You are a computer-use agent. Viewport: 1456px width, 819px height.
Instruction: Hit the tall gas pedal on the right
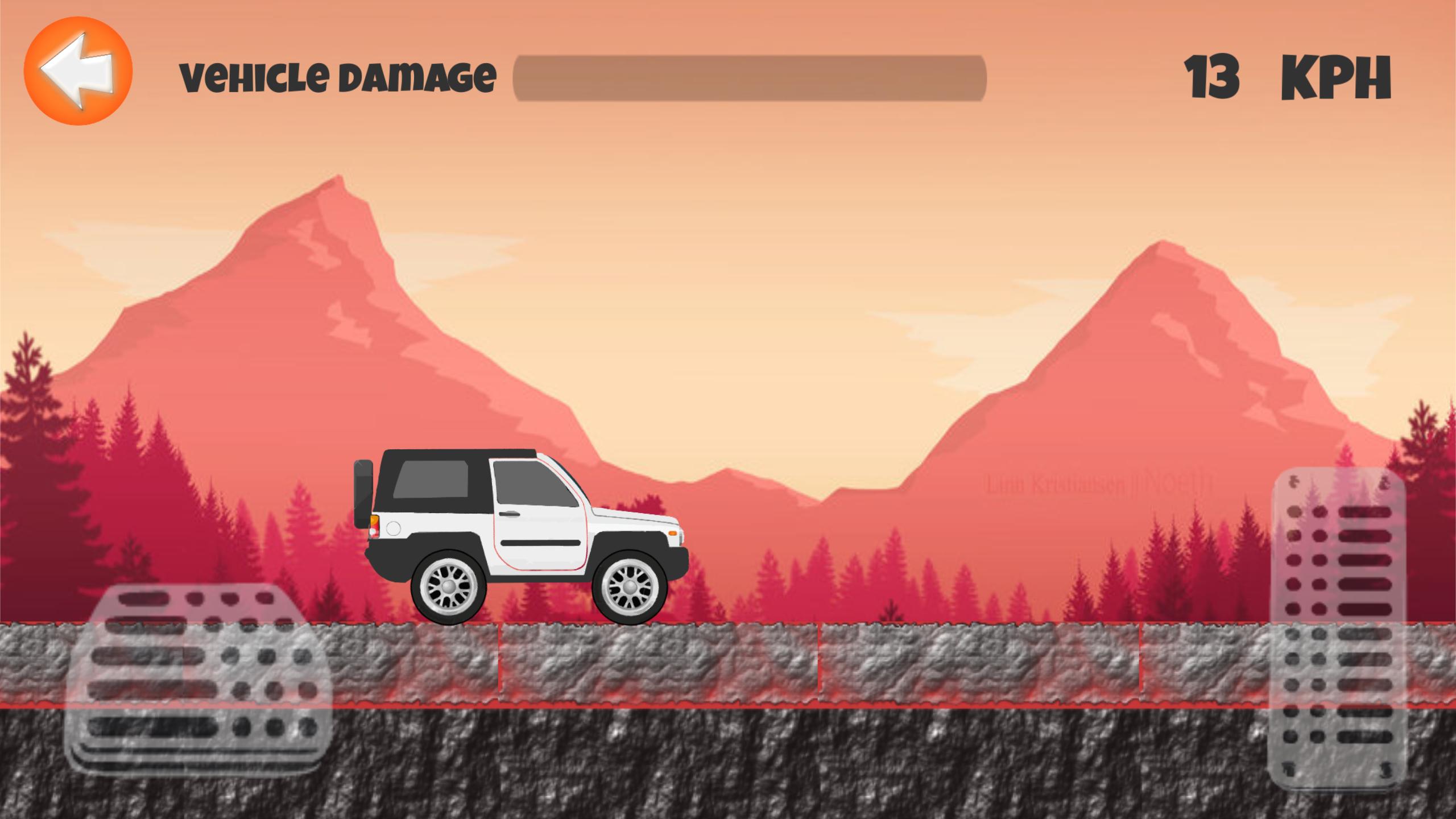(x=1338, y=626)
